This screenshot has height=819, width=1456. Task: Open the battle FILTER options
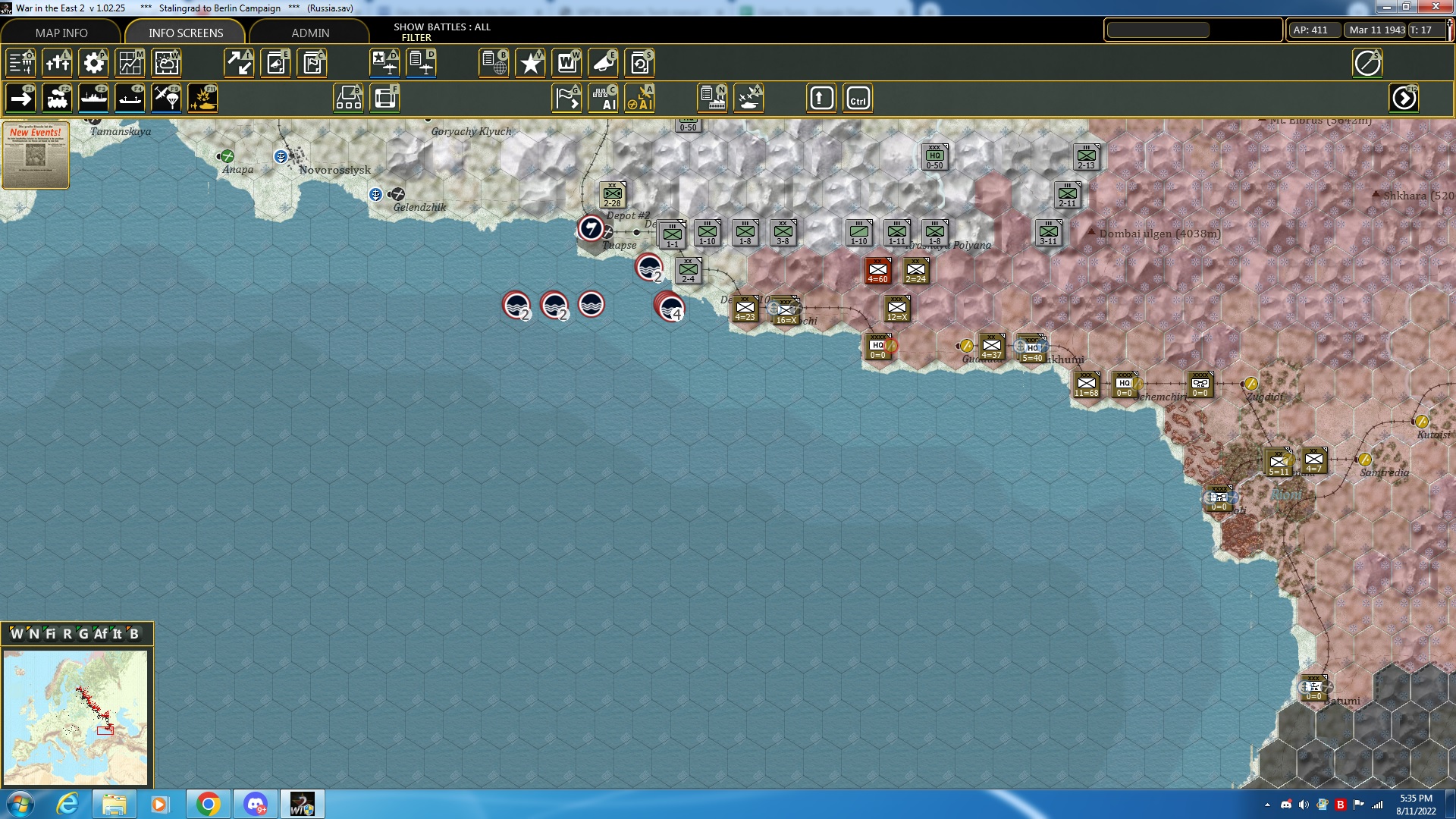[x=417, y=37]
